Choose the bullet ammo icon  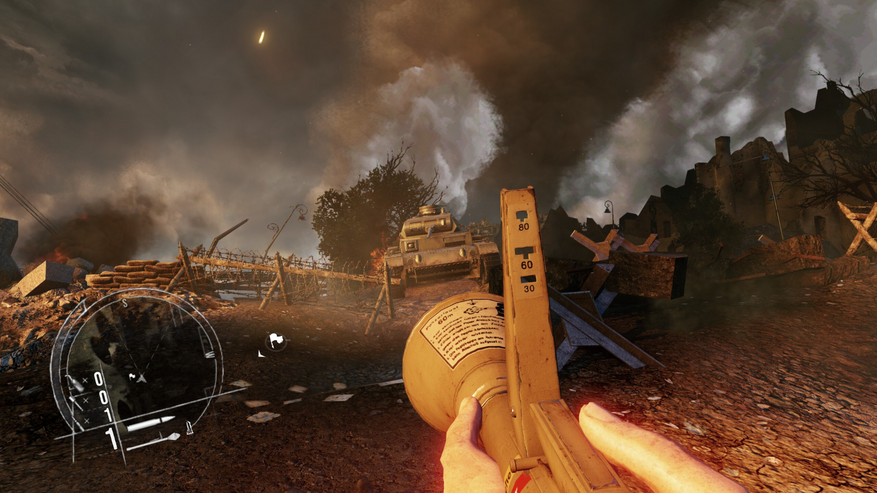click(149, 423)
